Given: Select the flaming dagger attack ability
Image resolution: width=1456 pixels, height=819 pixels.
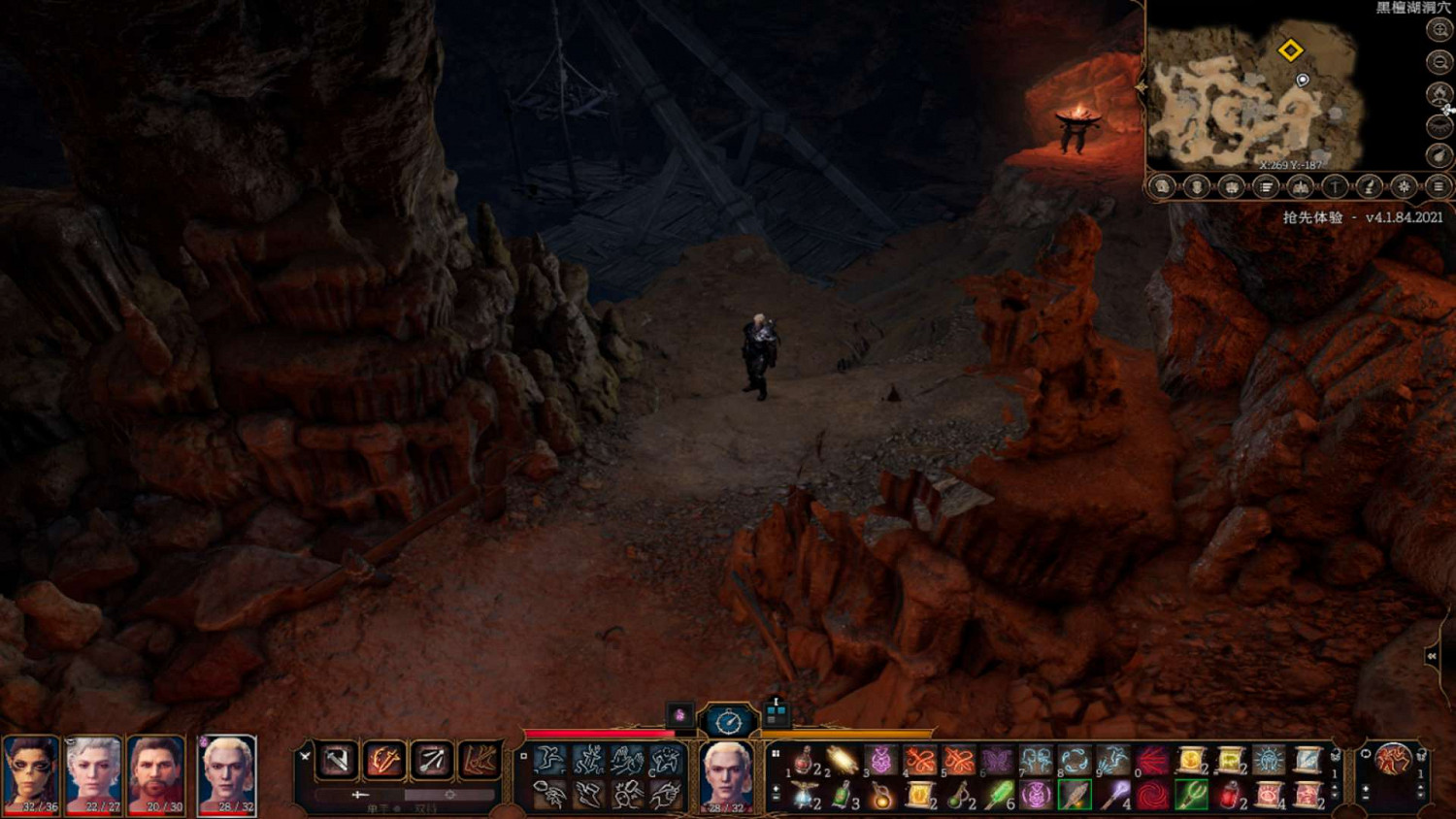Looking at the screenshot, I should [x=384, y=761].
